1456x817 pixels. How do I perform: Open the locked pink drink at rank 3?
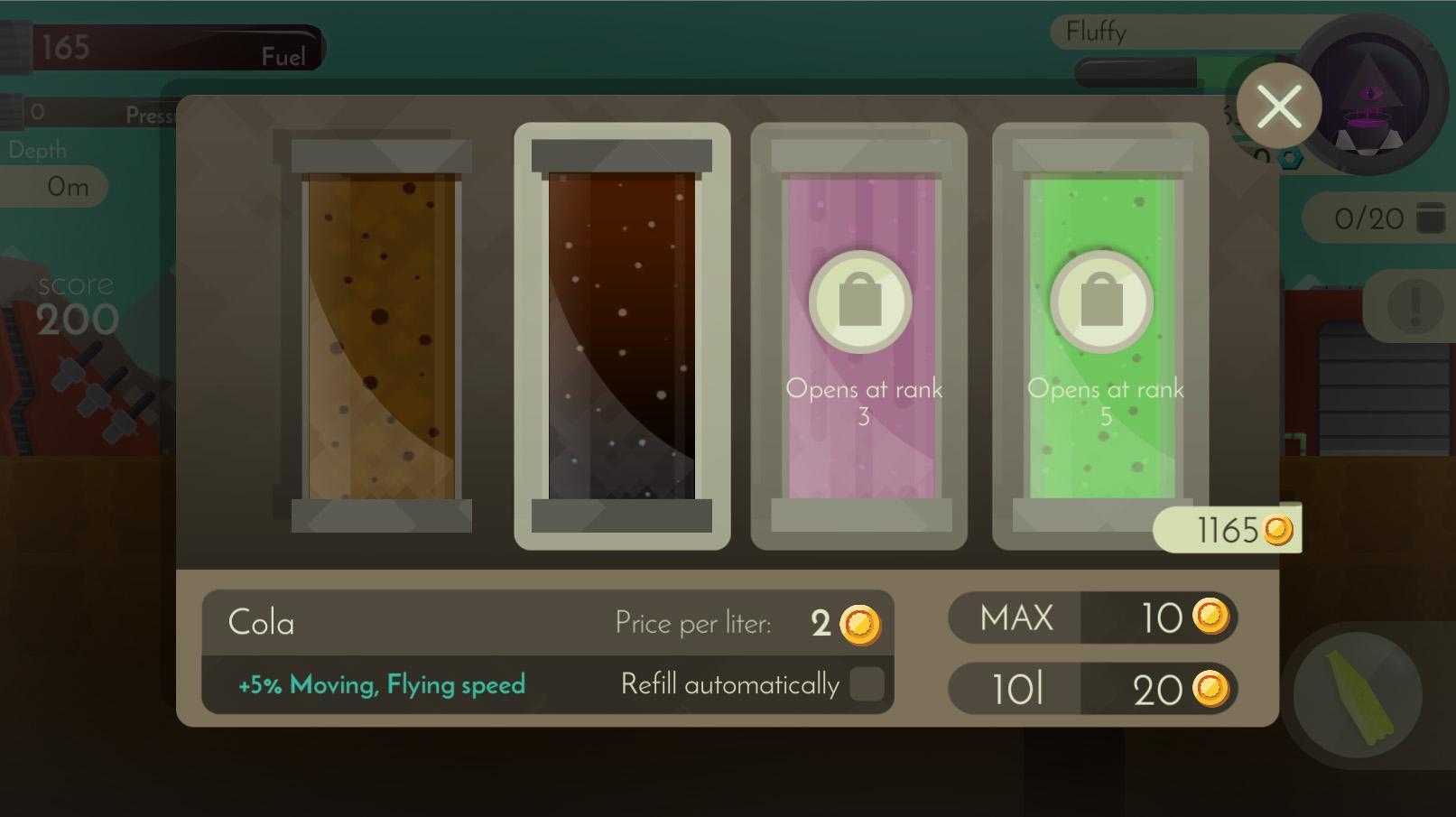[x=859, y=339]
